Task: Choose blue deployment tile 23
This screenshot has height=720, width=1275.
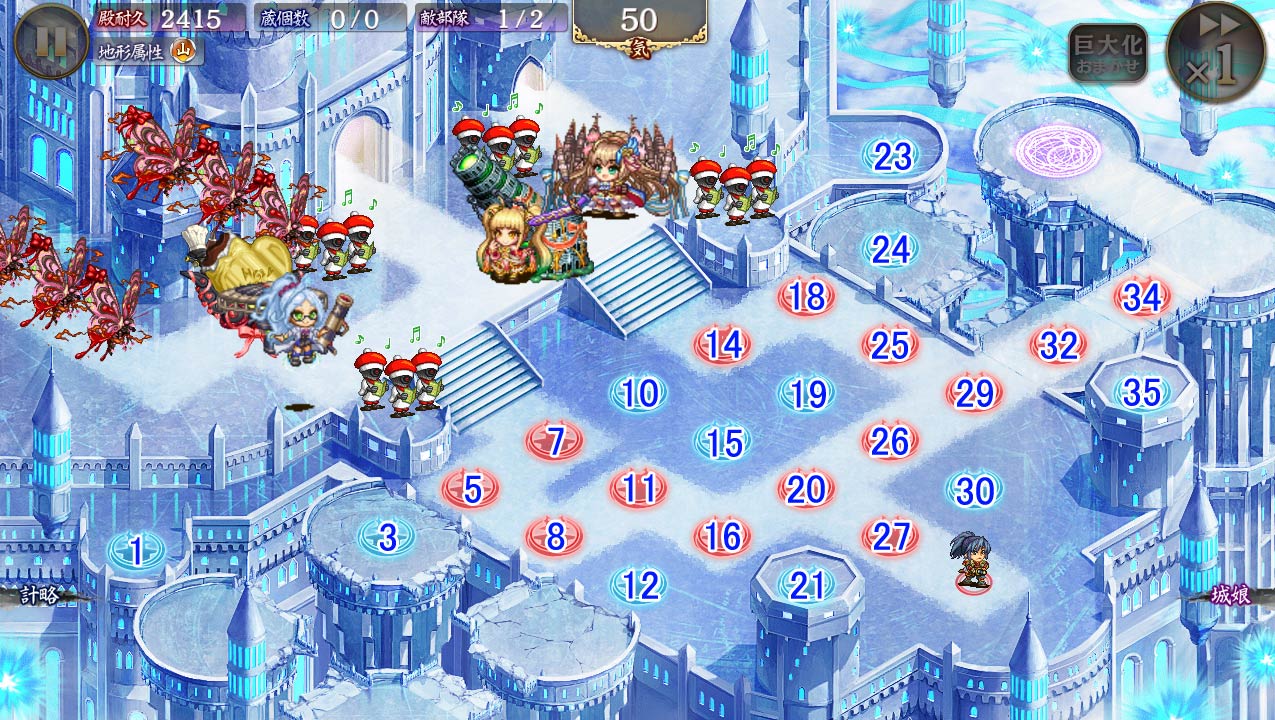Action: click(892, 156)
